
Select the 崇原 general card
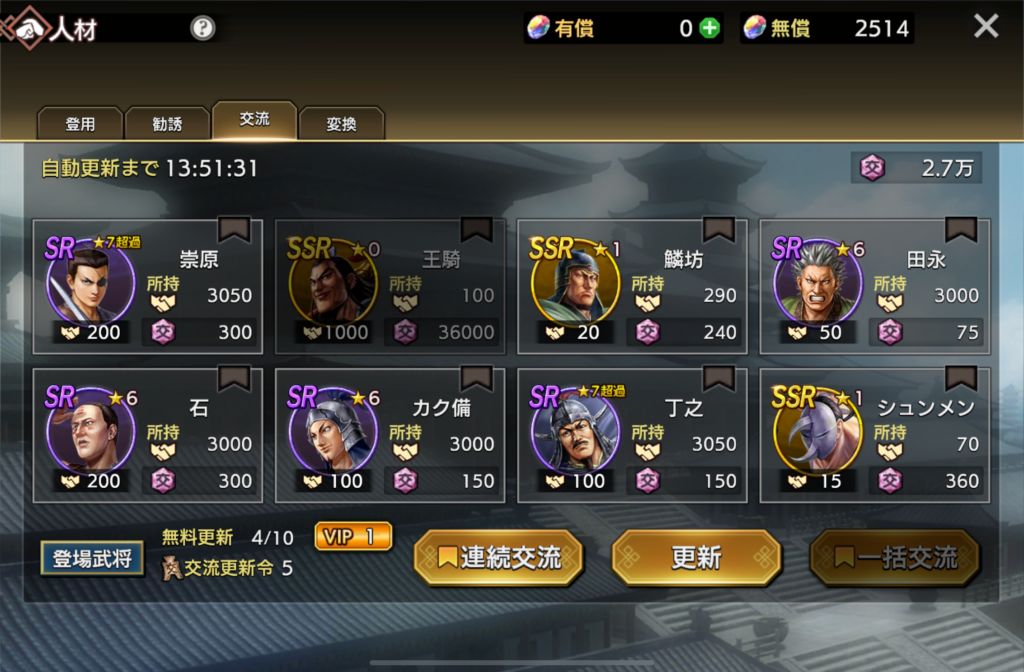(x=148, y=287)
